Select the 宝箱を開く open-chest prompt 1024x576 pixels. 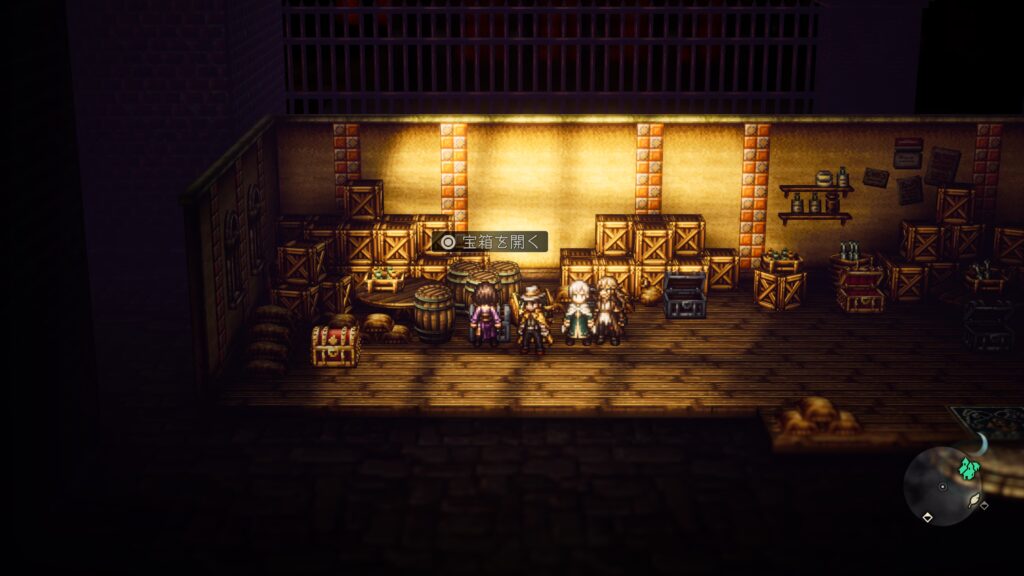(x=491, y=241)
